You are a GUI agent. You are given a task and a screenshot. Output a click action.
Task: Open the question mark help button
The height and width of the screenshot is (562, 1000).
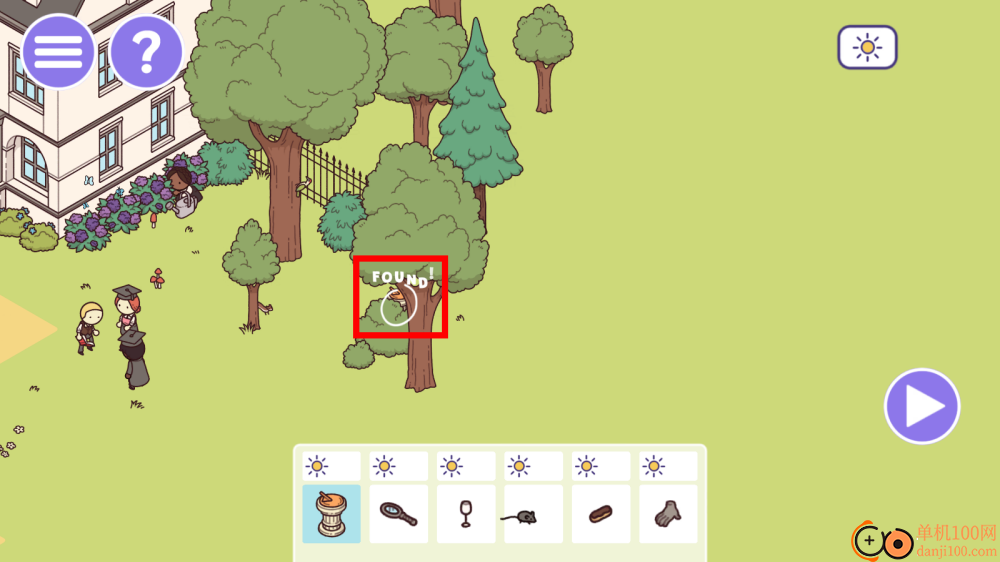pos(146,52)
